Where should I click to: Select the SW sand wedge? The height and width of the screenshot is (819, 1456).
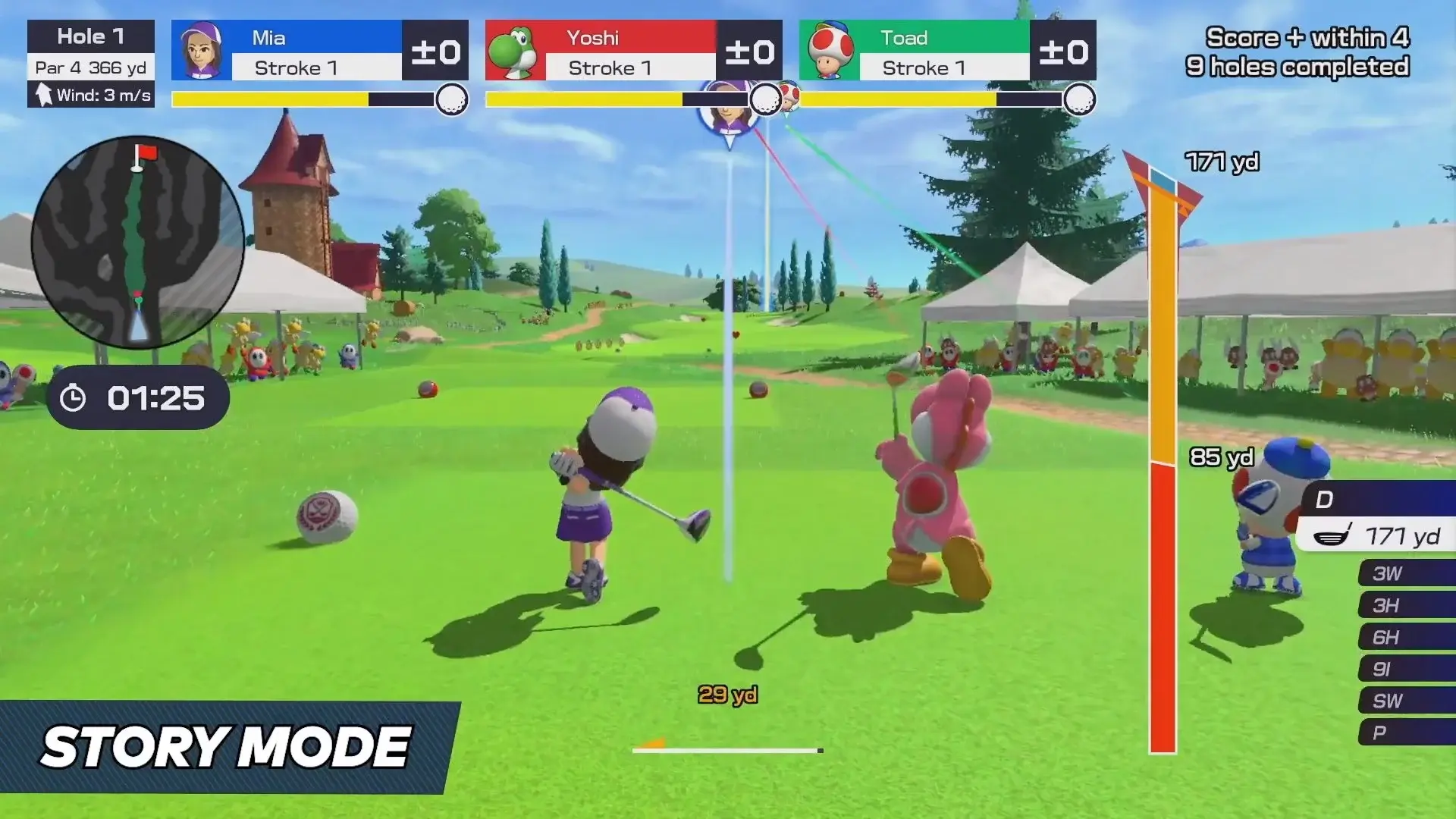click(1405, 701)
